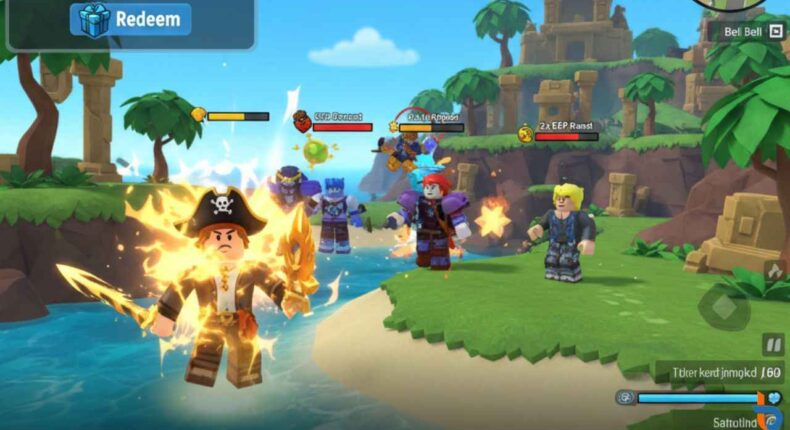Activate the flame ability icon
Image resolution: width=790 pixels, height=430 pixels.
click(773, 270)
